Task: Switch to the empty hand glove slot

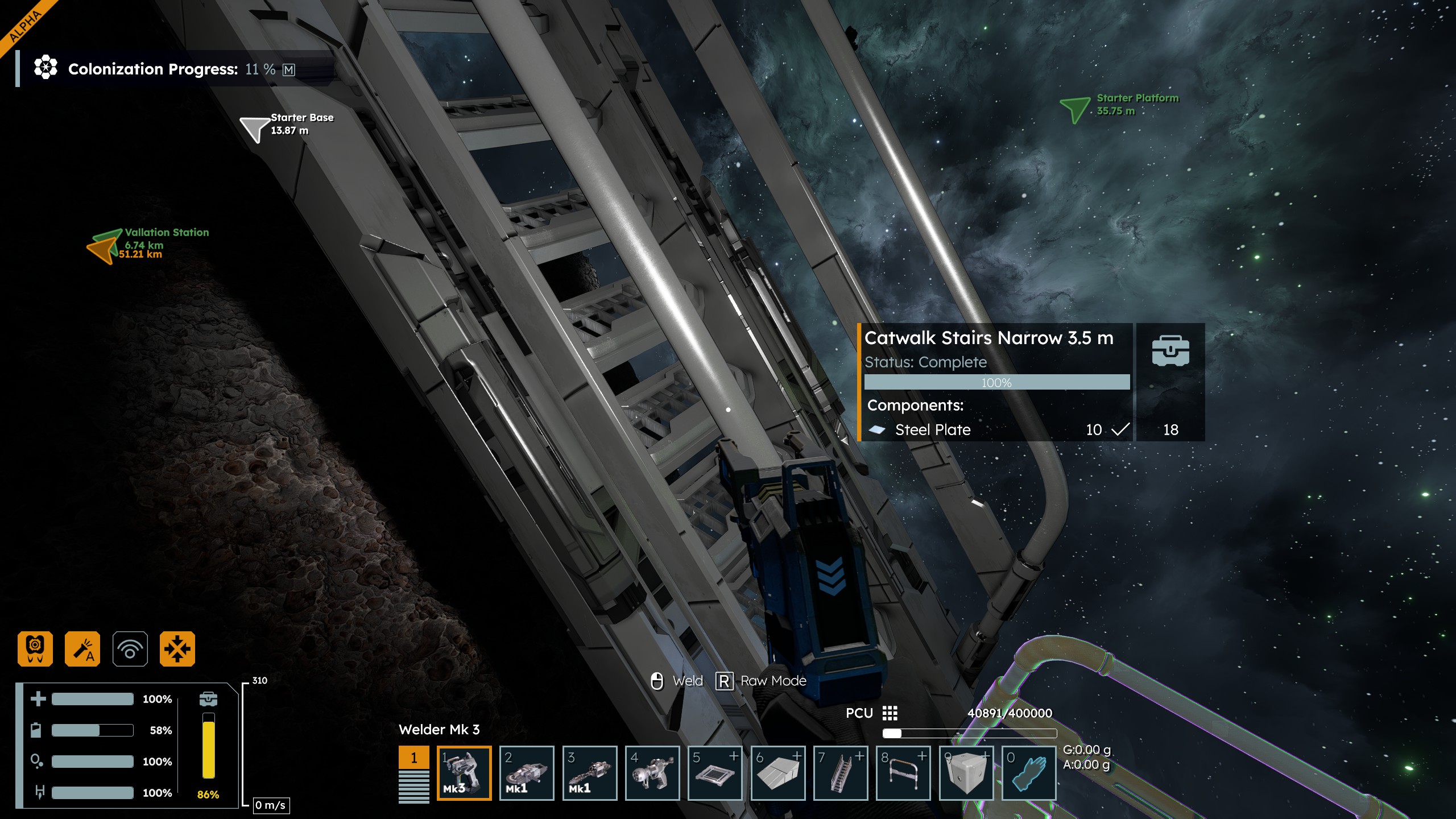Action: 1028,772
